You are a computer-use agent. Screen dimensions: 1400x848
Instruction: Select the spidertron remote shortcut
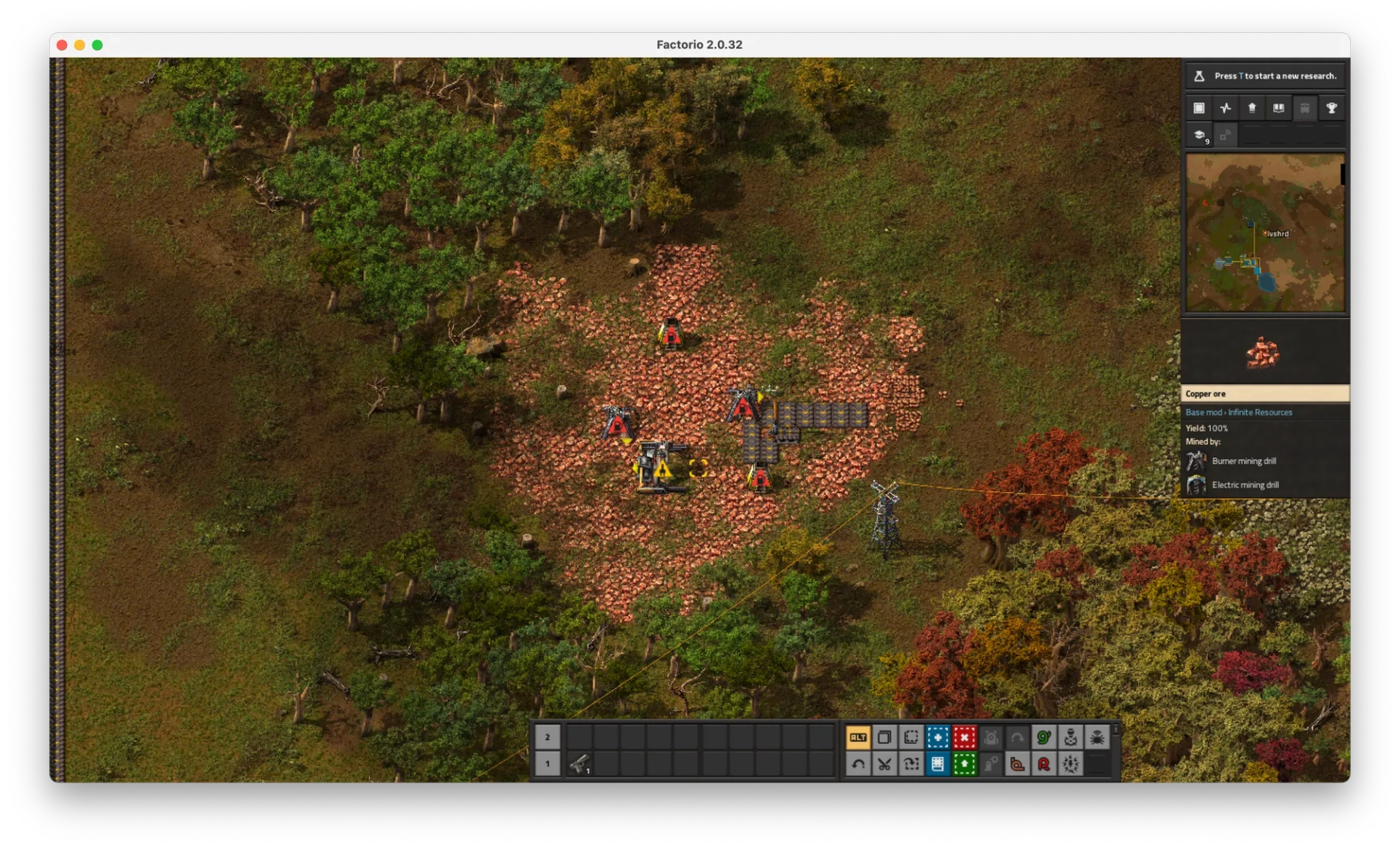tap(1097, 737)
